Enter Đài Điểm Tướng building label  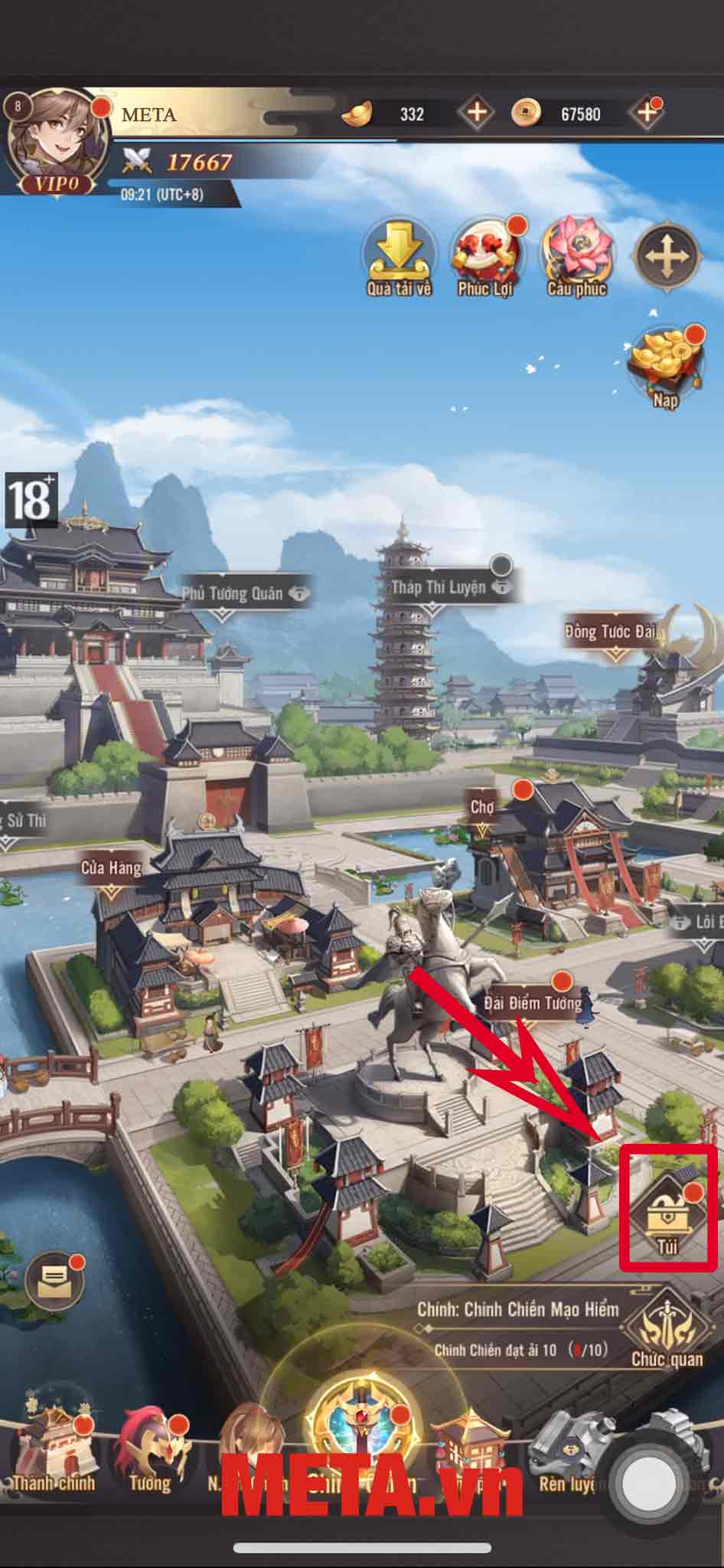(x=533, y=1002)
